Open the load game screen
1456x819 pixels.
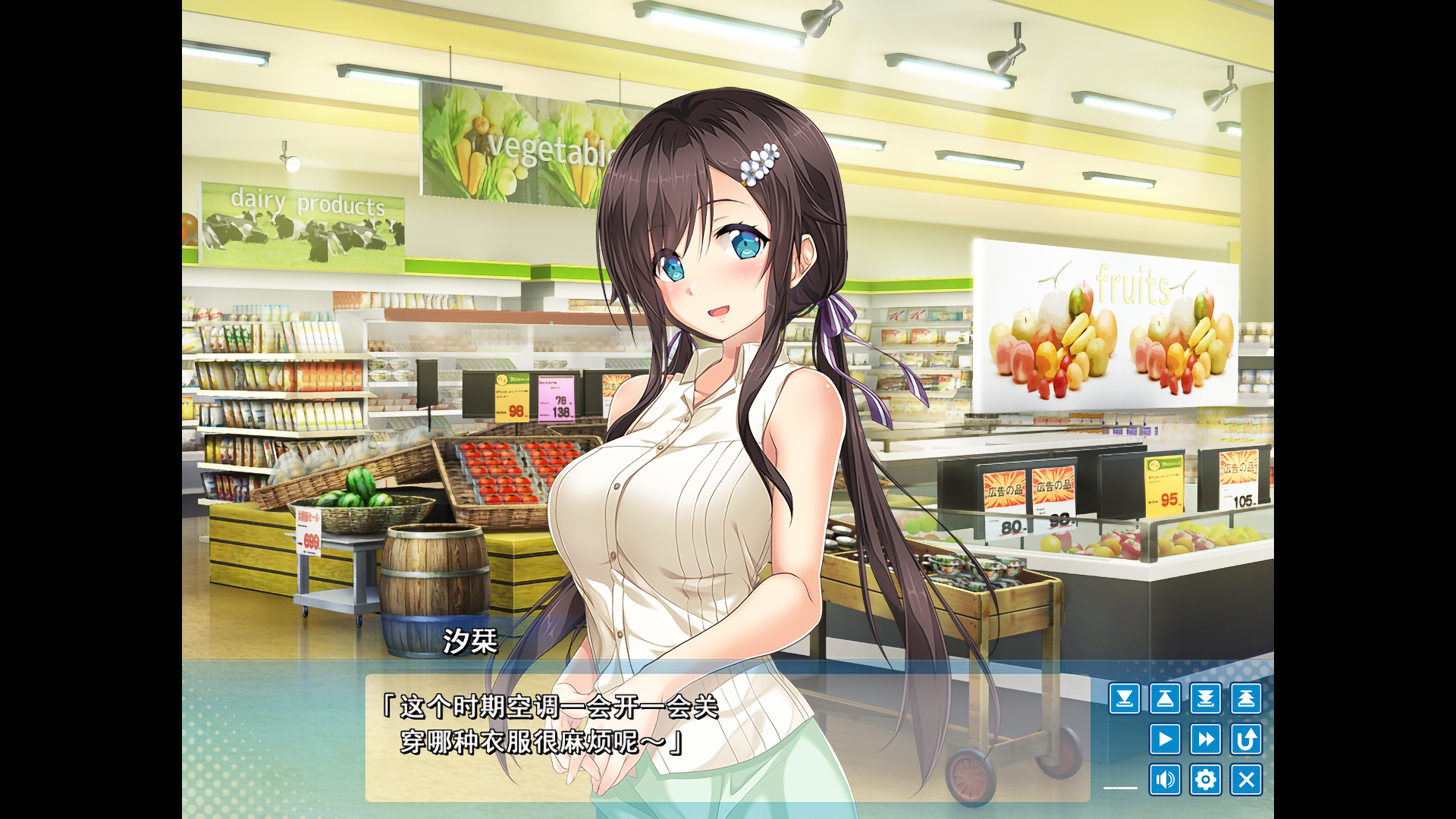point(1166,698)
